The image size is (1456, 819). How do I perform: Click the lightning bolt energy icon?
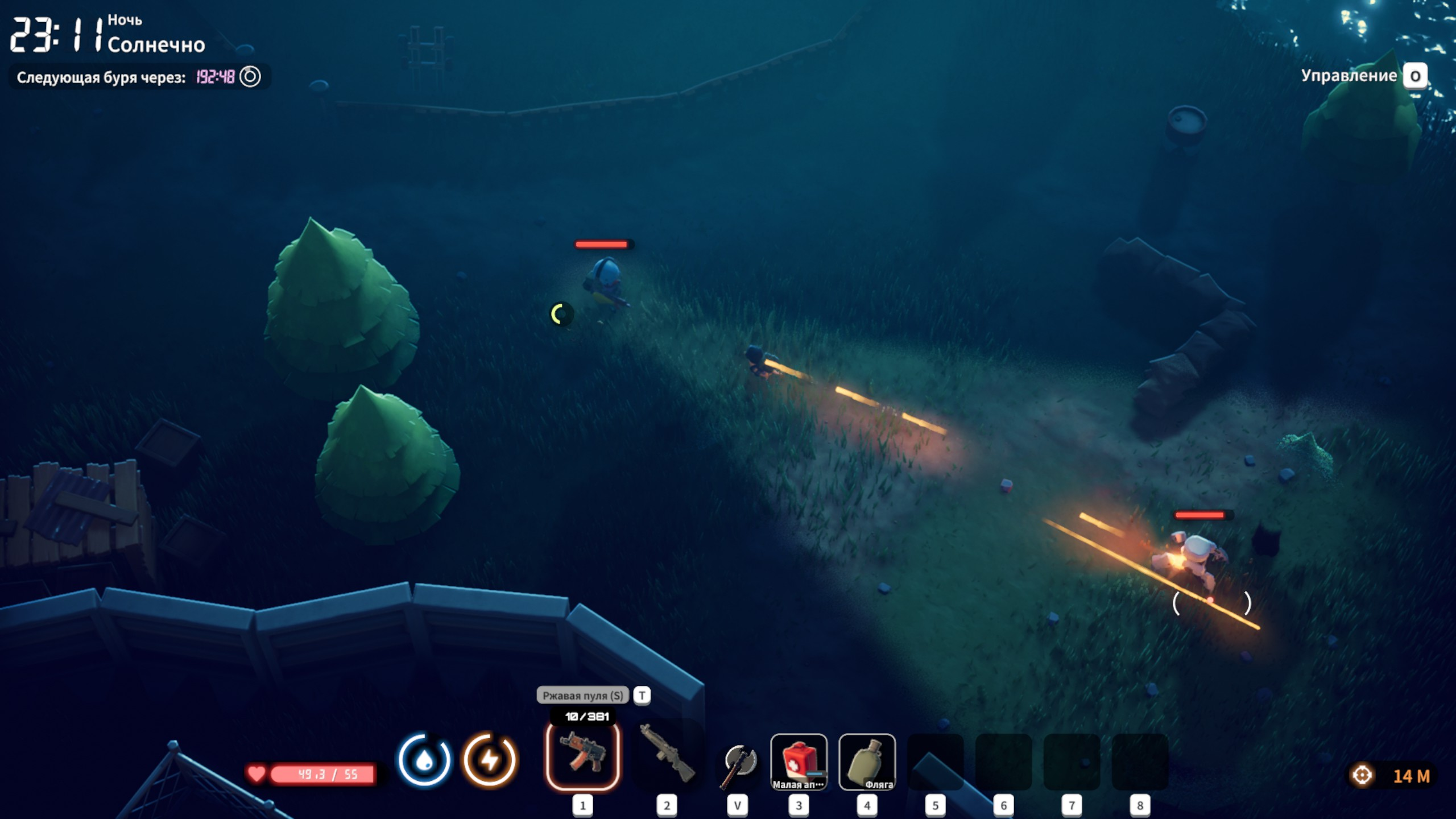490,760
